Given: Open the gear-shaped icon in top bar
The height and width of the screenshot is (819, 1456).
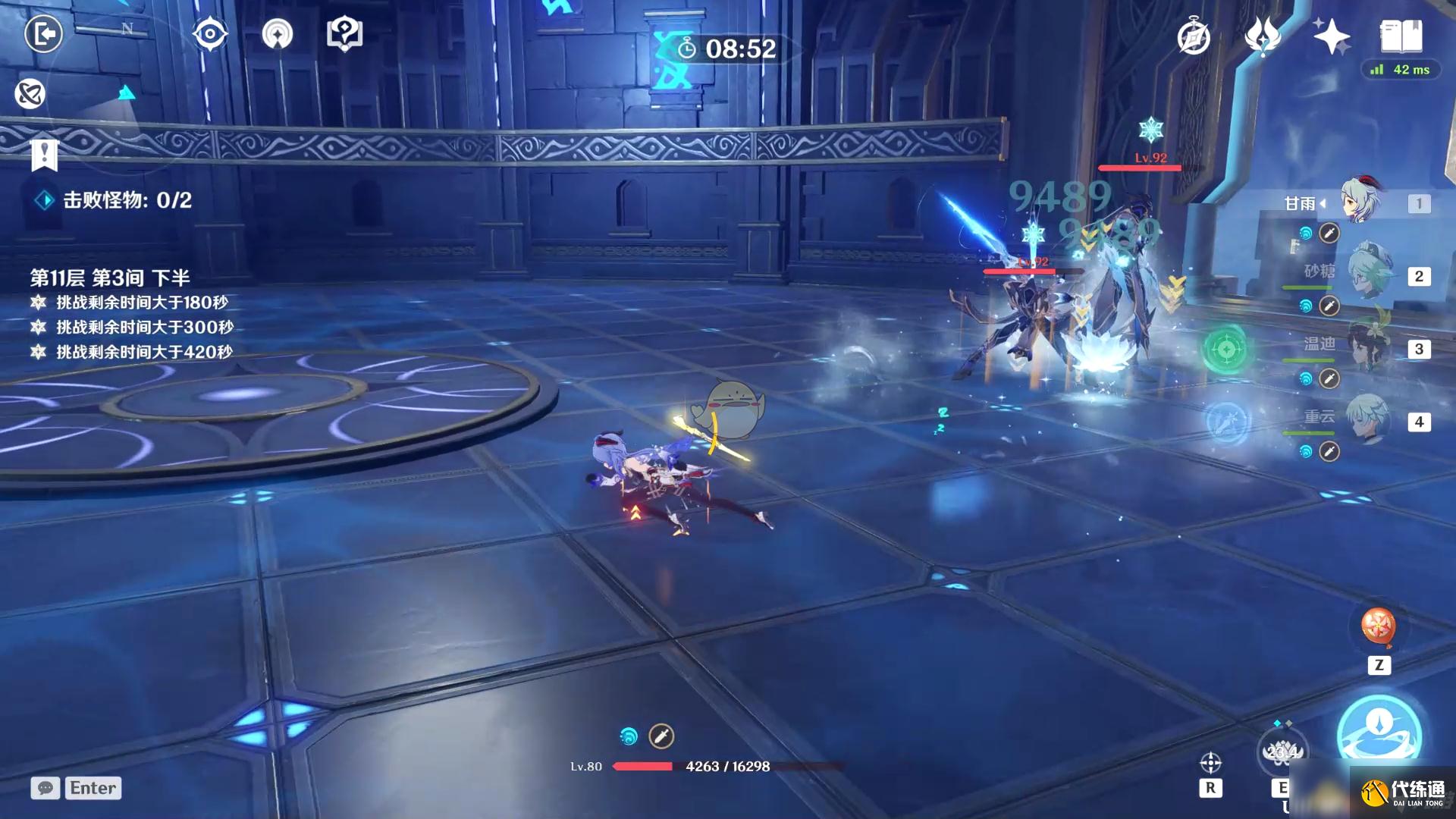Looking at the screenshot, I should click(210, 34).
